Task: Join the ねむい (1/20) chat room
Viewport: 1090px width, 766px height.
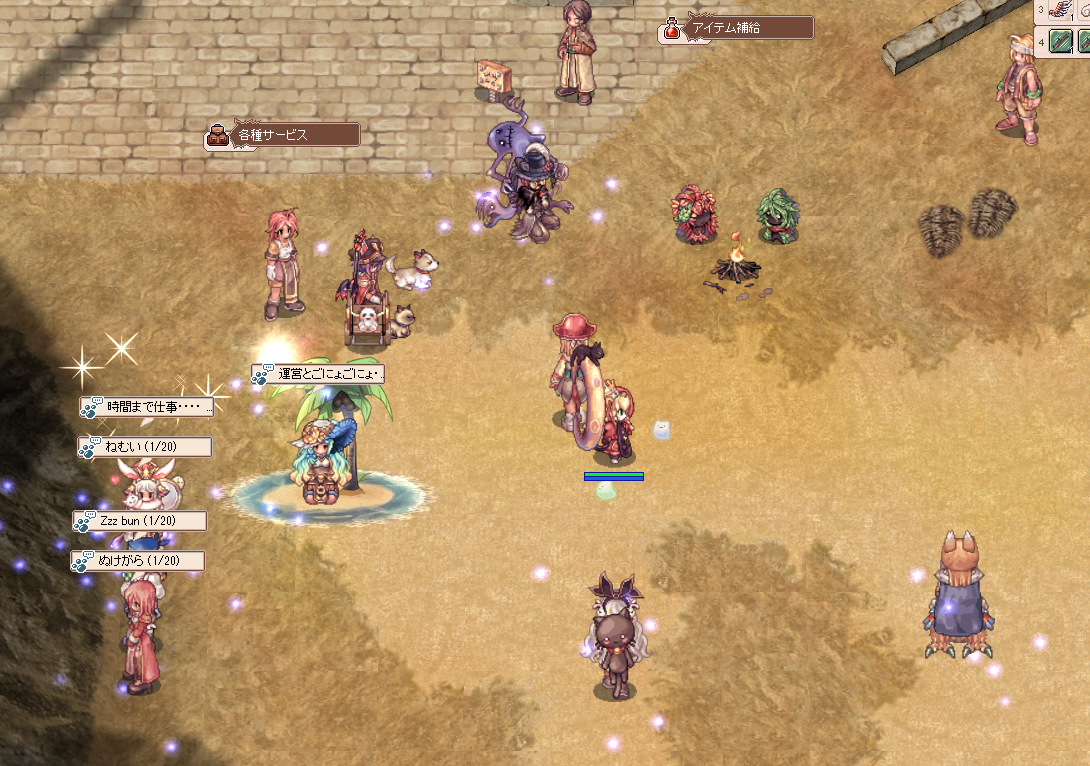Action: pos(145,447)
